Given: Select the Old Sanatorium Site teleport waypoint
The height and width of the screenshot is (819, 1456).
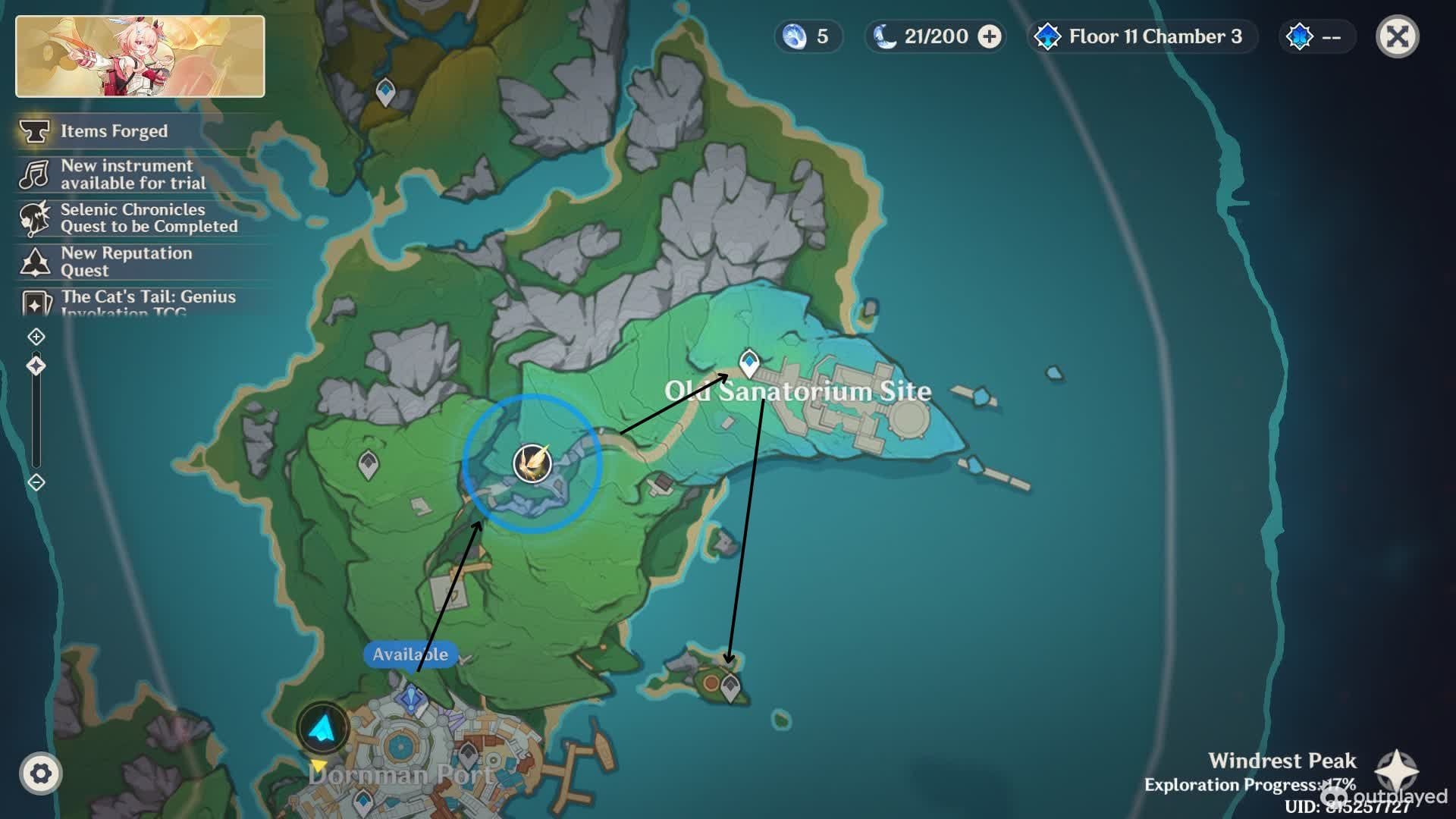Looking at the screenshot, I should [x=749, y=362].
